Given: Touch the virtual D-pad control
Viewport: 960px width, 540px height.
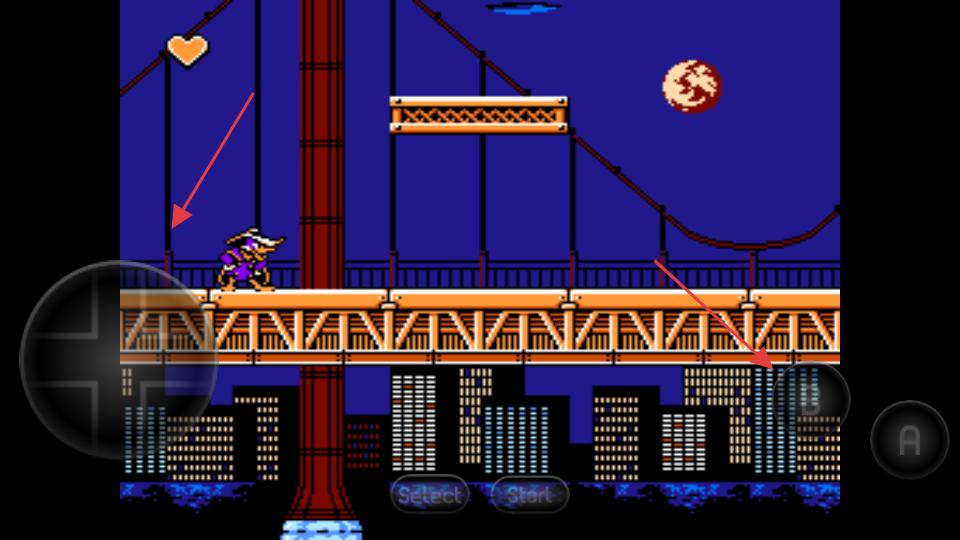Looking at the screenshot, I should [118, 360].
